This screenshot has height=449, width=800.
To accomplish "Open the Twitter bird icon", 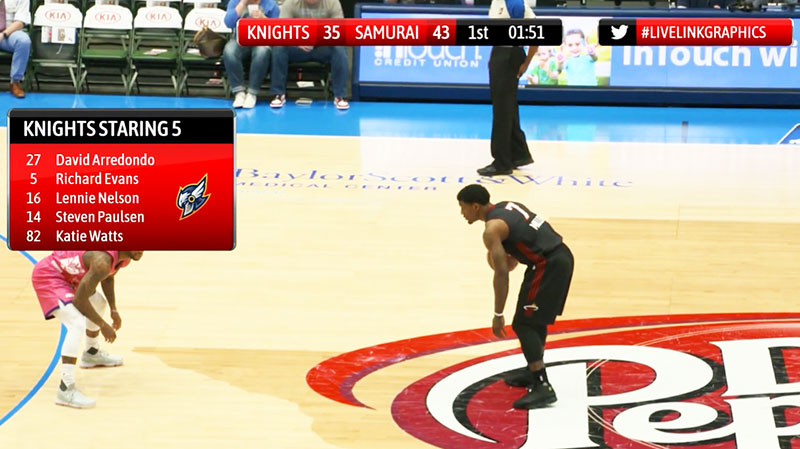I will point(620,32).
